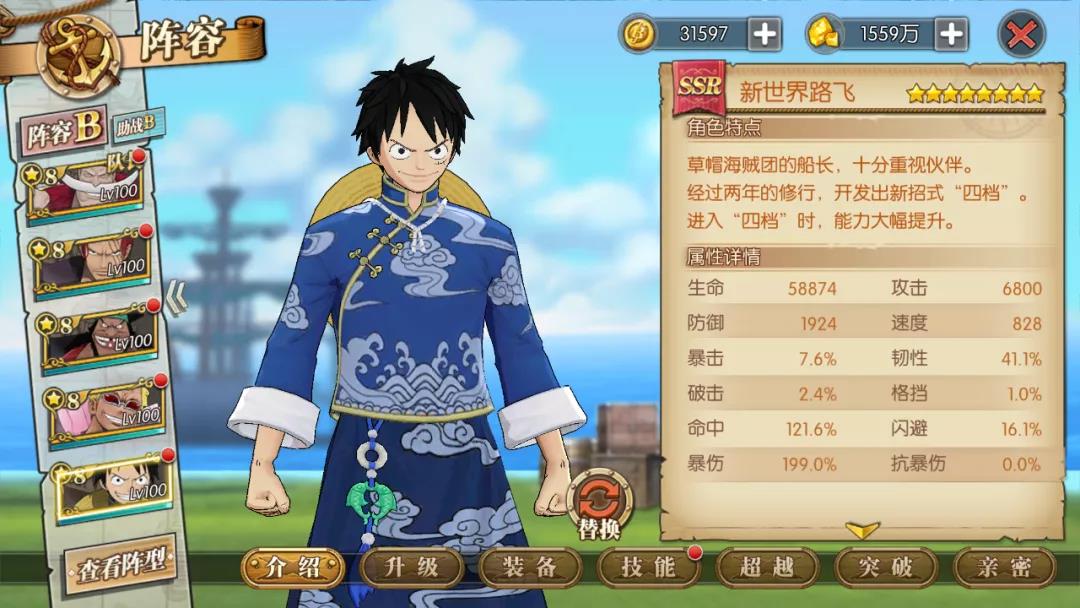Open the 亲密 tab
The image size is (1080, 608).
click(1004, 568)
